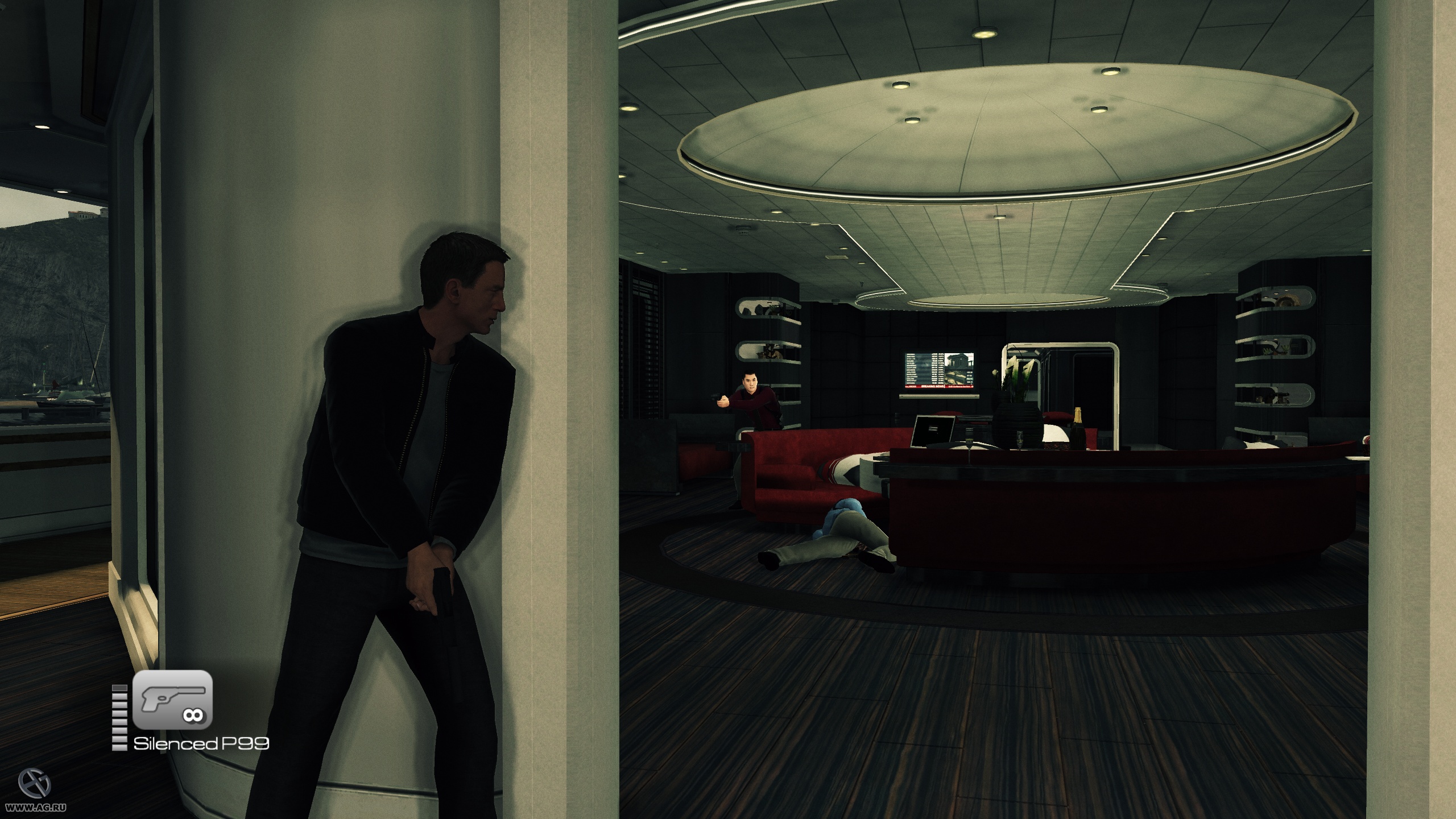This screenshot has height=819, width=1456.
Task: Select the Silenced P99 weapon icon
Action: [x=172, y=700]
